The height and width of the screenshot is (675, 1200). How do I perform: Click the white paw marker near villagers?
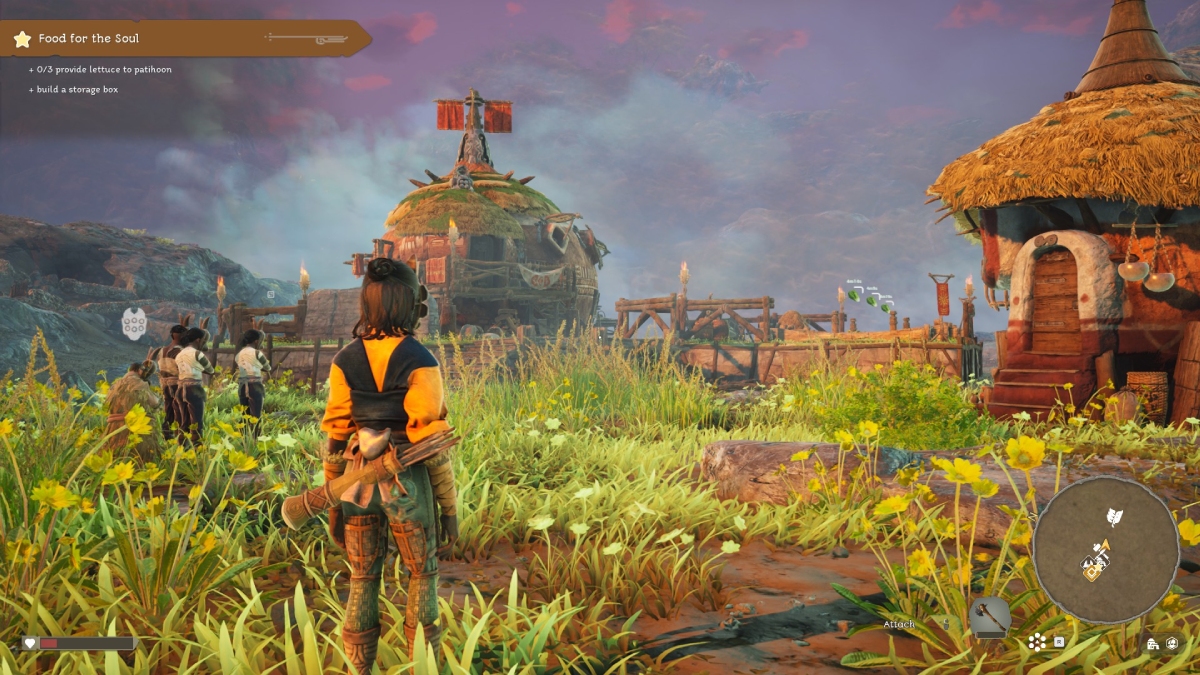[134, 323]
